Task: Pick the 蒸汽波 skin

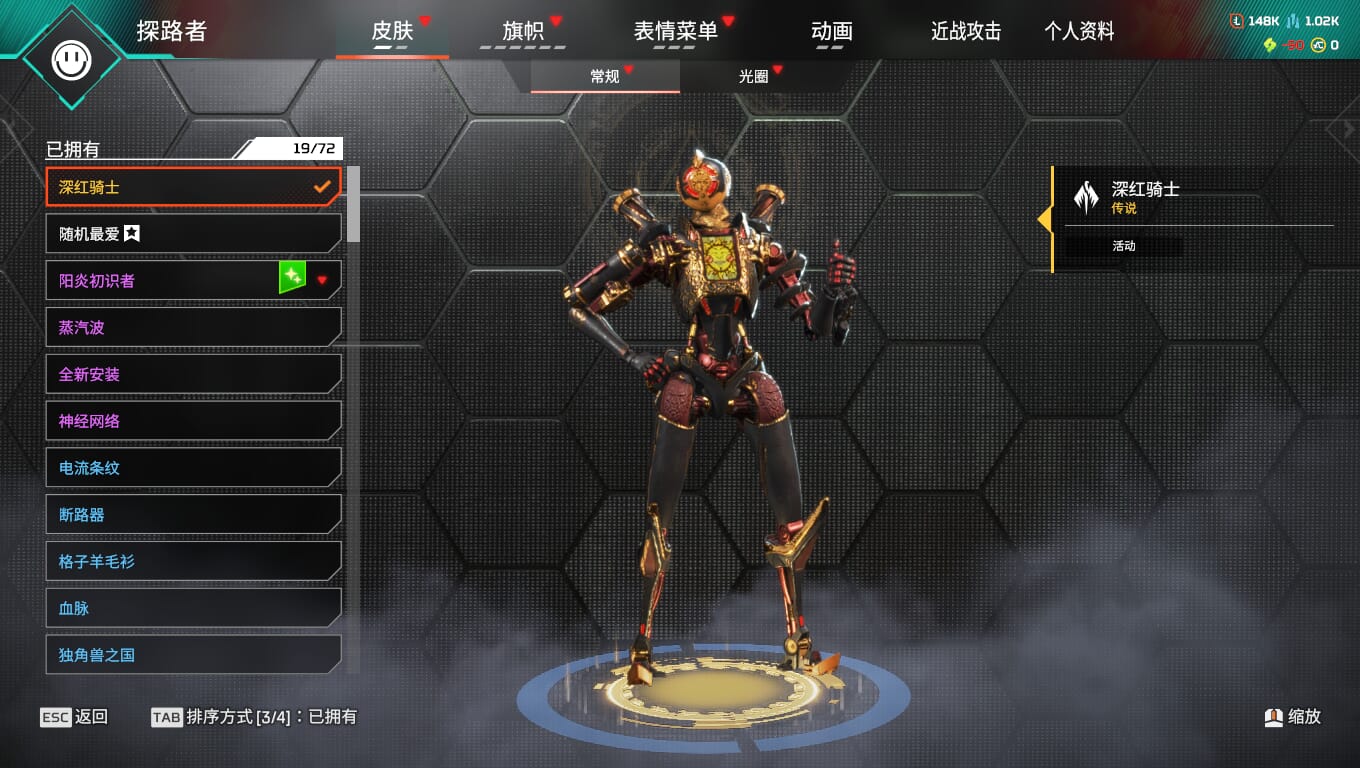Action: (x=193, y=327)
